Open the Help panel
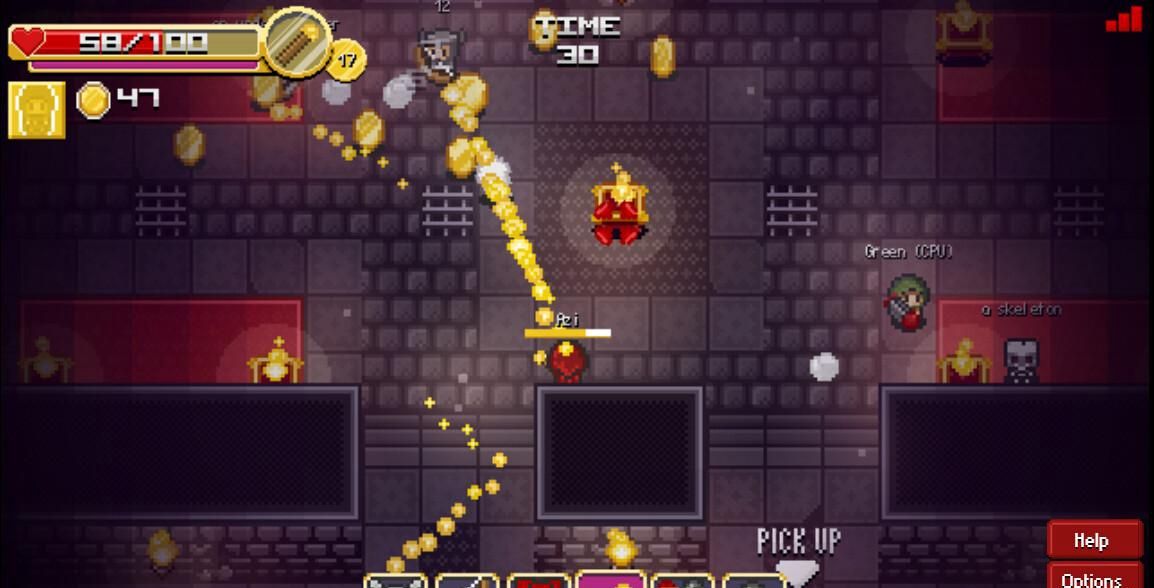Viewport: 1154px width, 588px height. 1094,540
